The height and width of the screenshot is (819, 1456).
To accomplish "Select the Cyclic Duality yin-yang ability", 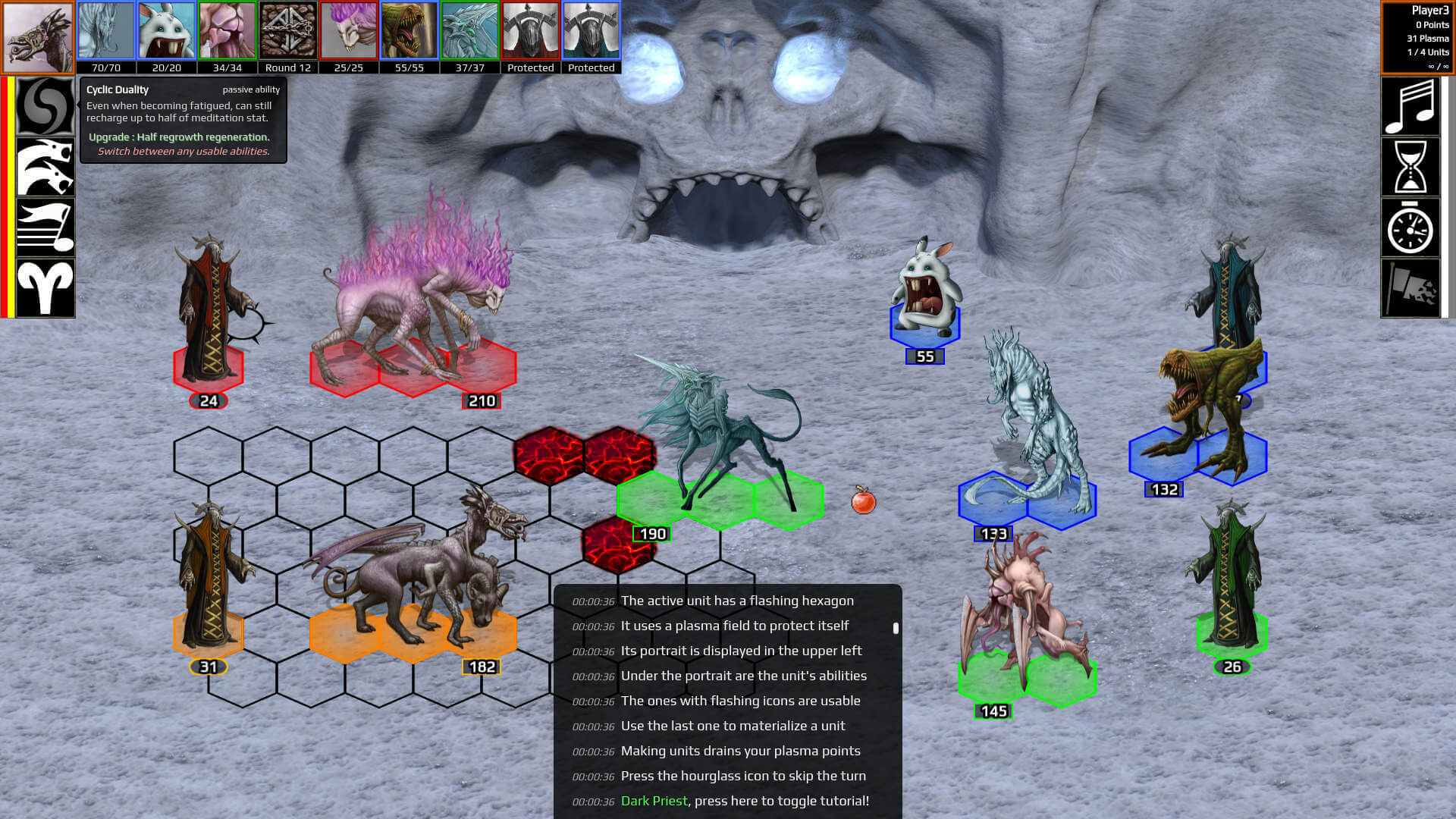I will tap(45, 107).
